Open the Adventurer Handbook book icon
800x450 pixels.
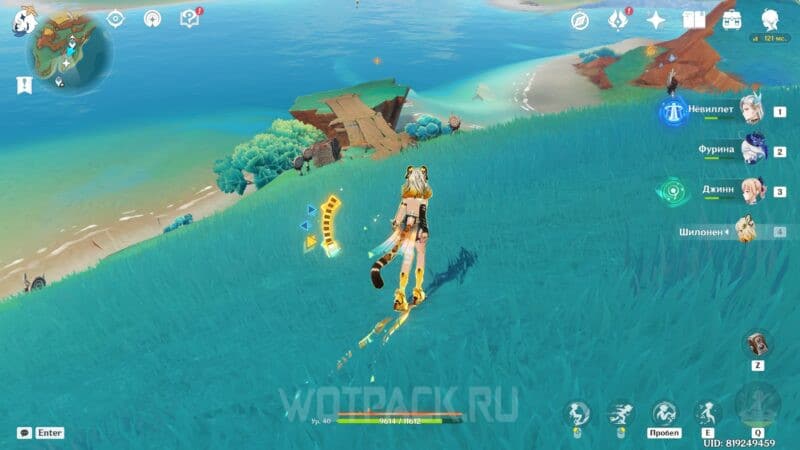(x=694, y=20)
